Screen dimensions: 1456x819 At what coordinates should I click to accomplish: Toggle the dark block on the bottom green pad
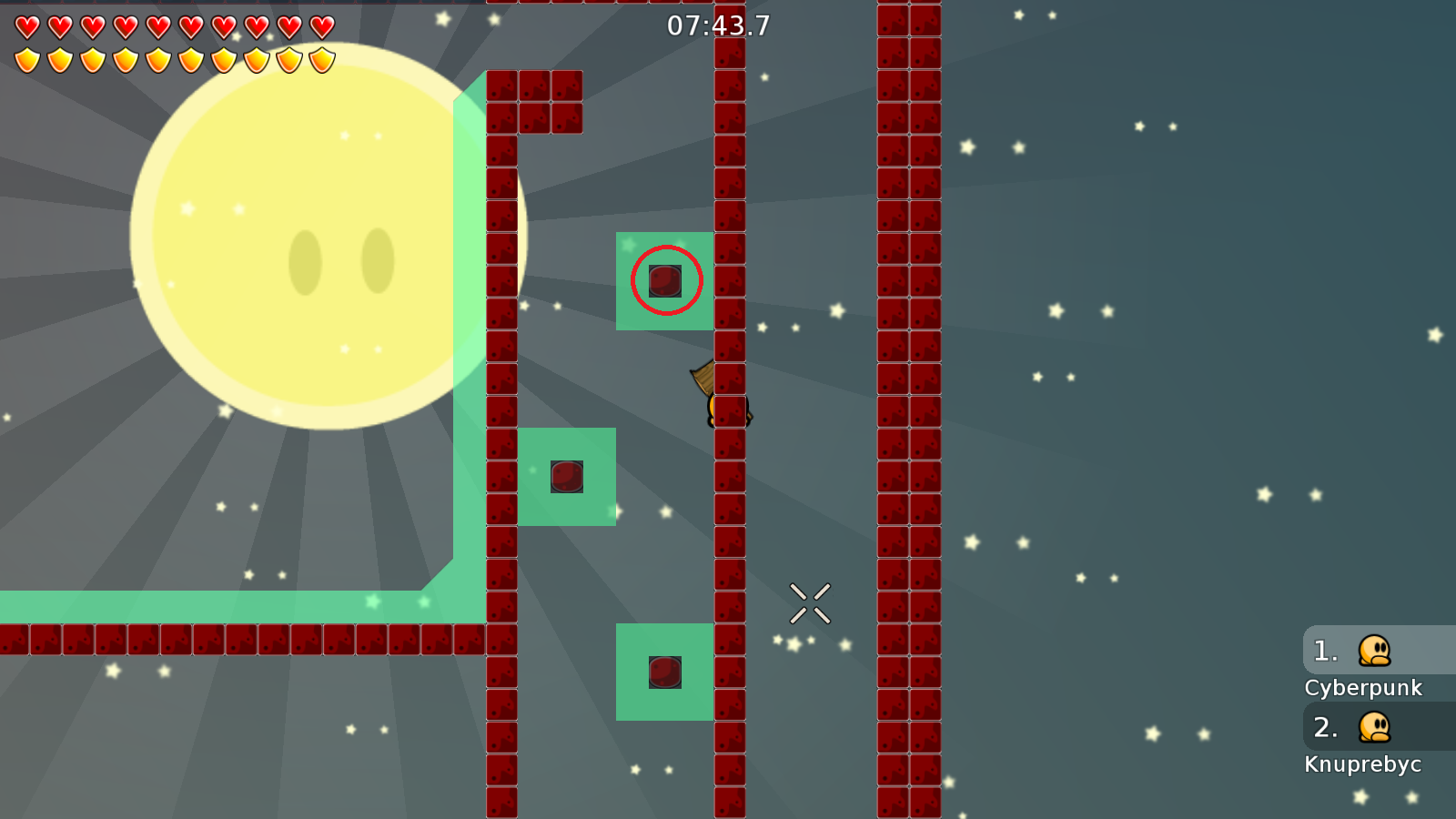click(x=665, y=672)
